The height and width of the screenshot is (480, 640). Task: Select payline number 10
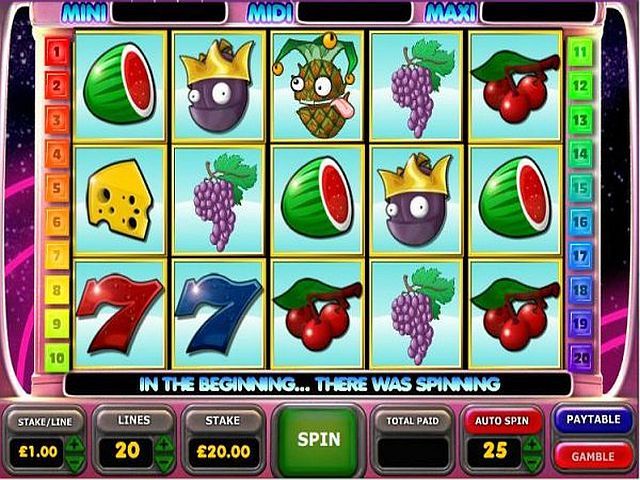[x=57, y=357]
